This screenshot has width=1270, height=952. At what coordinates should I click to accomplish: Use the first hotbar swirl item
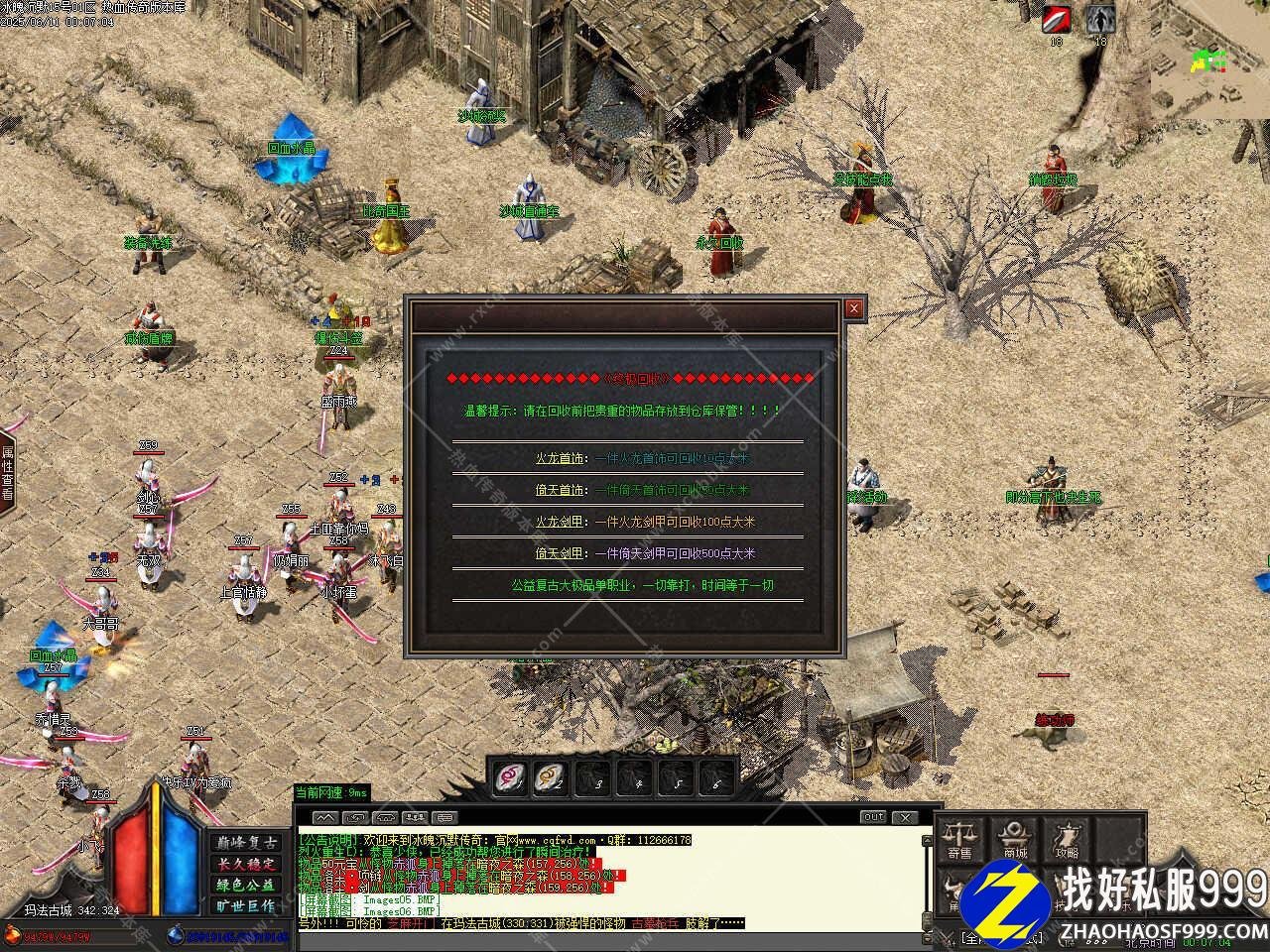511,776
